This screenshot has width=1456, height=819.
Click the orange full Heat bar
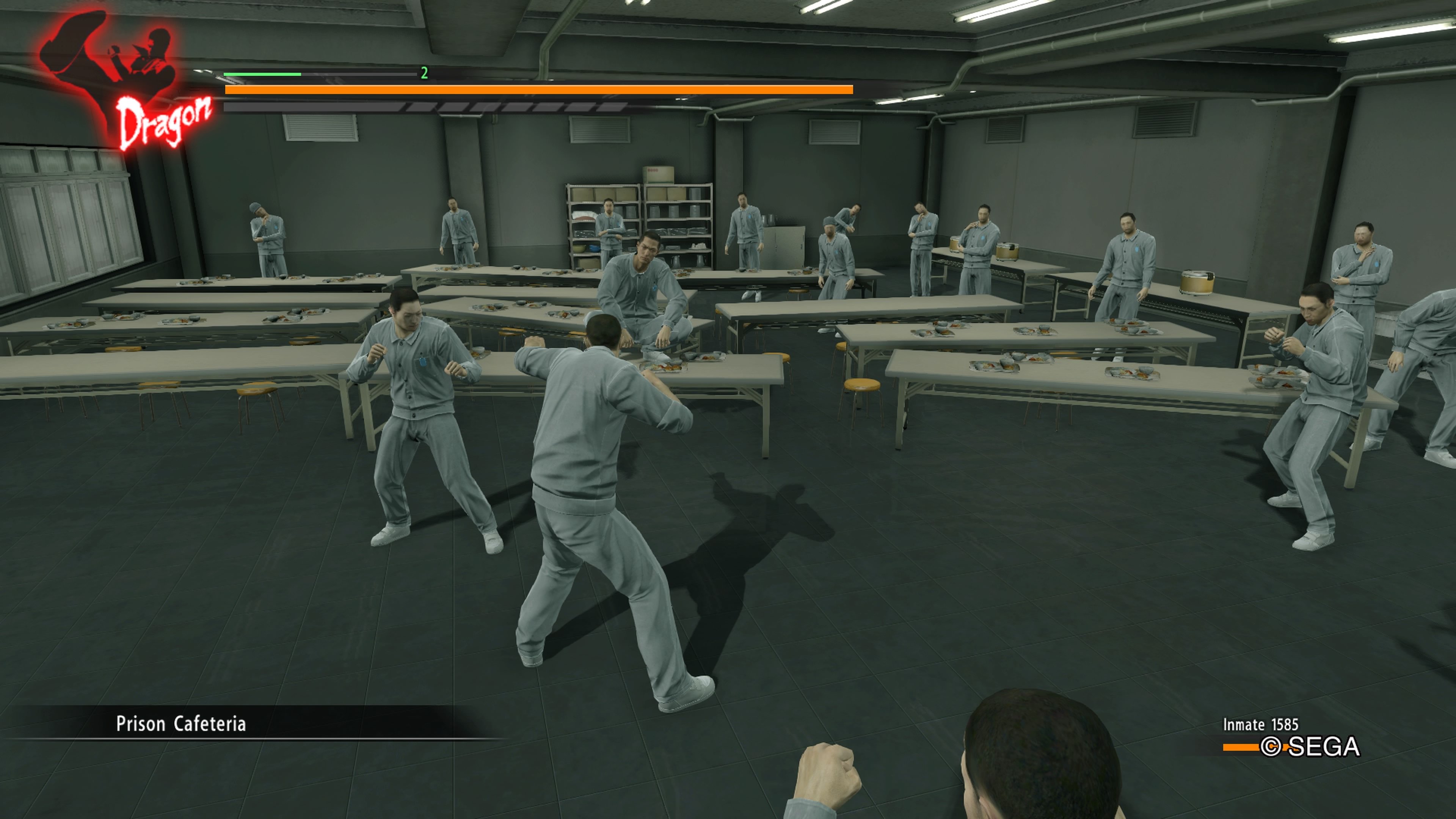[x=537, y=89]
